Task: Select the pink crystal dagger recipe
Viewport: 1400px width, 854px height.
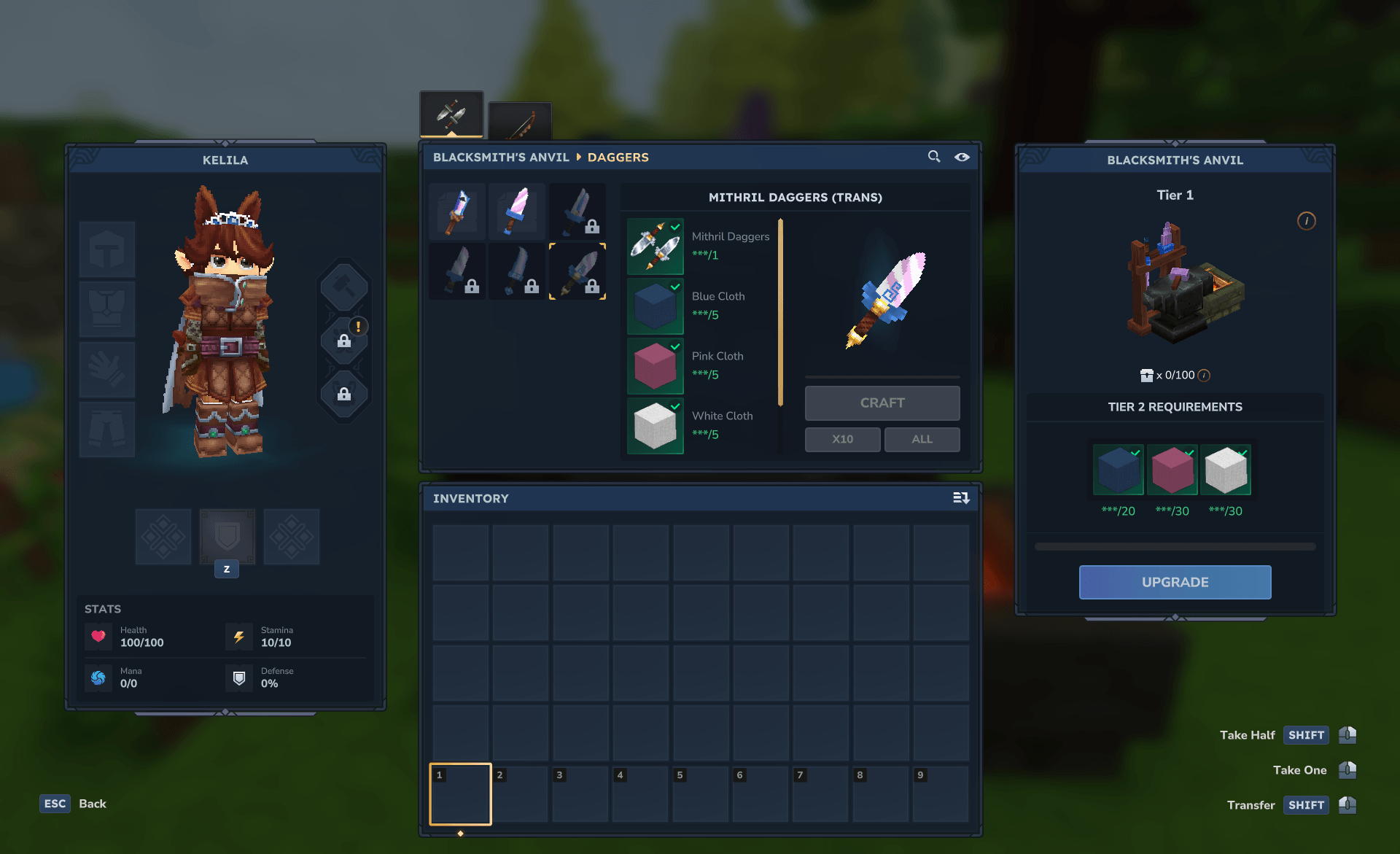Action: pos(517,211)
